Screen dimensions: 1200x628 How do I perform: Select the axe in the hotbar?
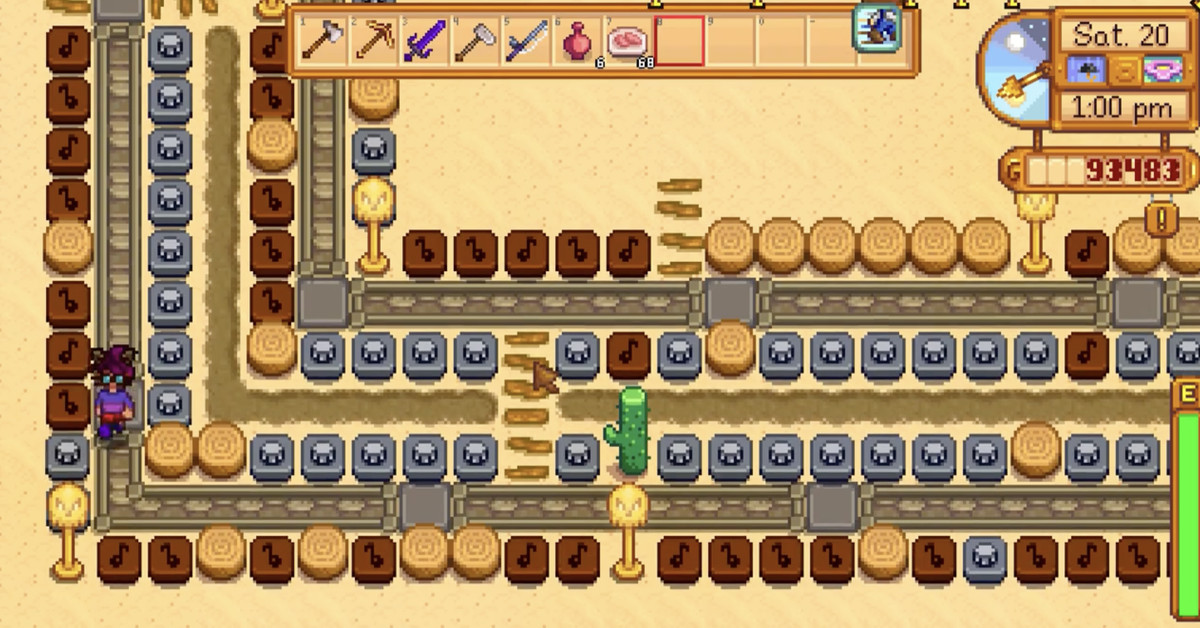click(322, 41)
